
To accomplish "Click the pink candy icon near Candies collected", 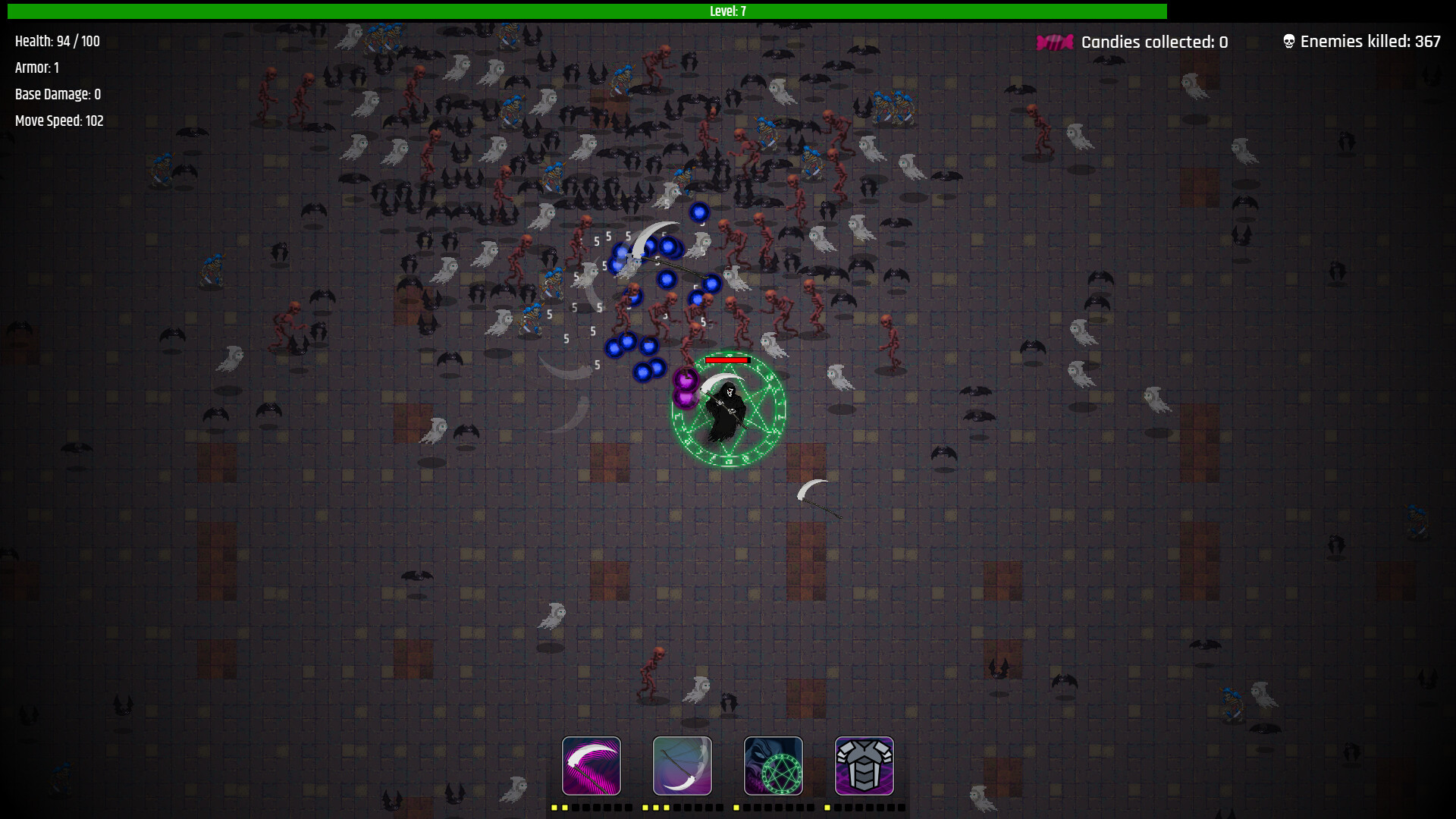I will 1054,42.
